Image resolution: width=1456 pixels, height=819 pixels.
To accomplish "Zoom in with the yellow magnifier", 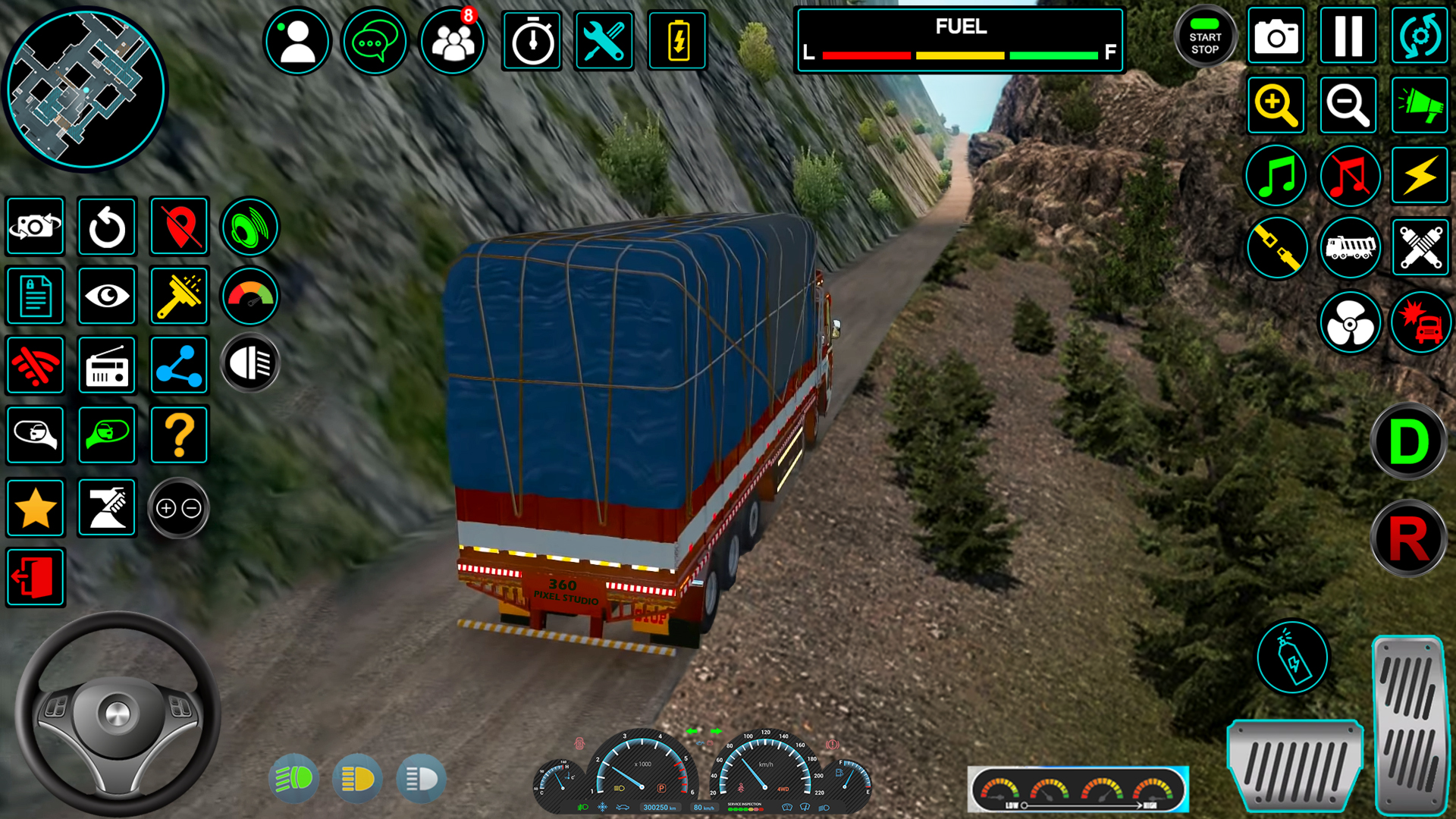I will point(1276,105).
